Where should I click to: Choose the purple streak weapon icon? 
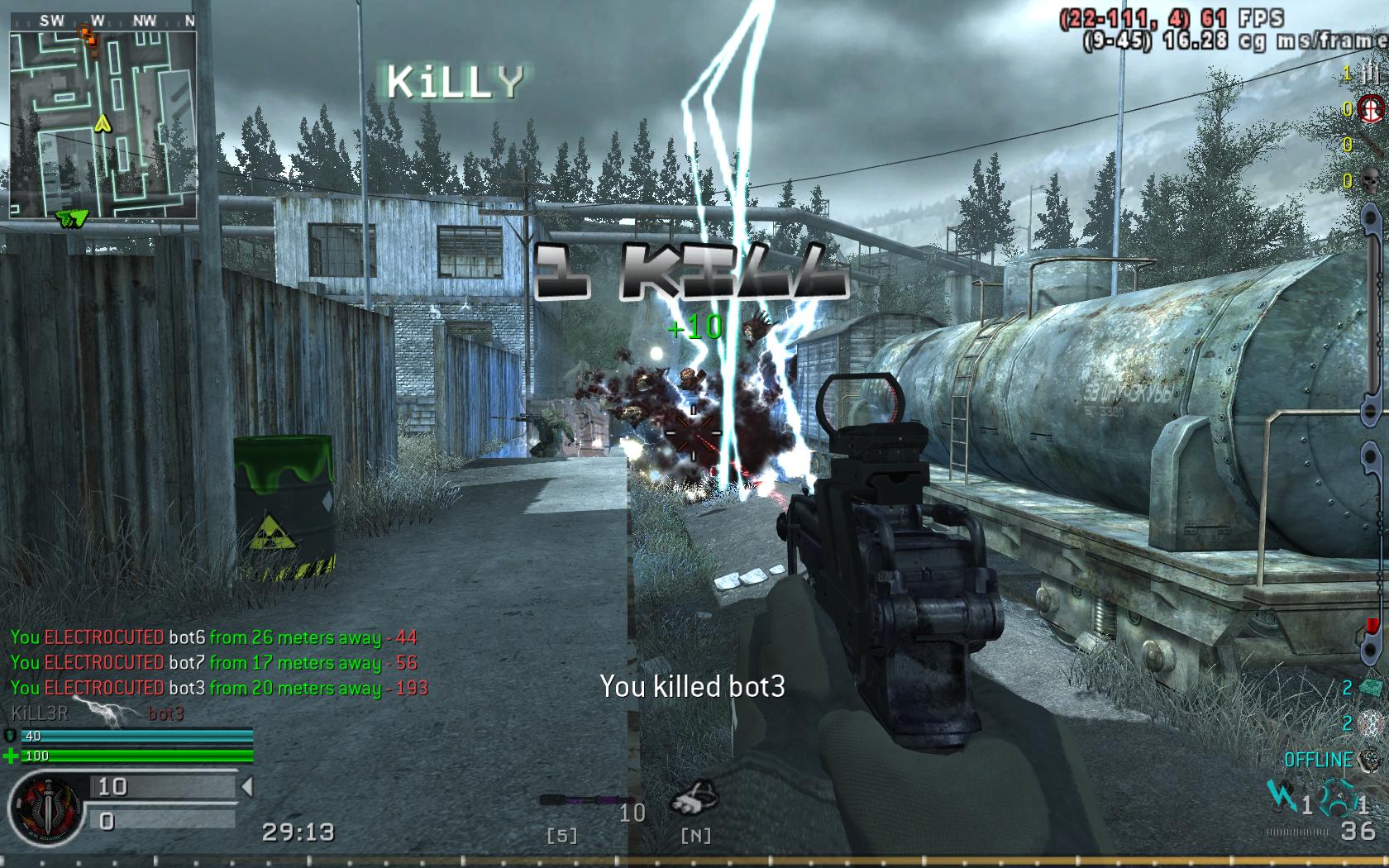pyautogui.click(x=575, y=800)
